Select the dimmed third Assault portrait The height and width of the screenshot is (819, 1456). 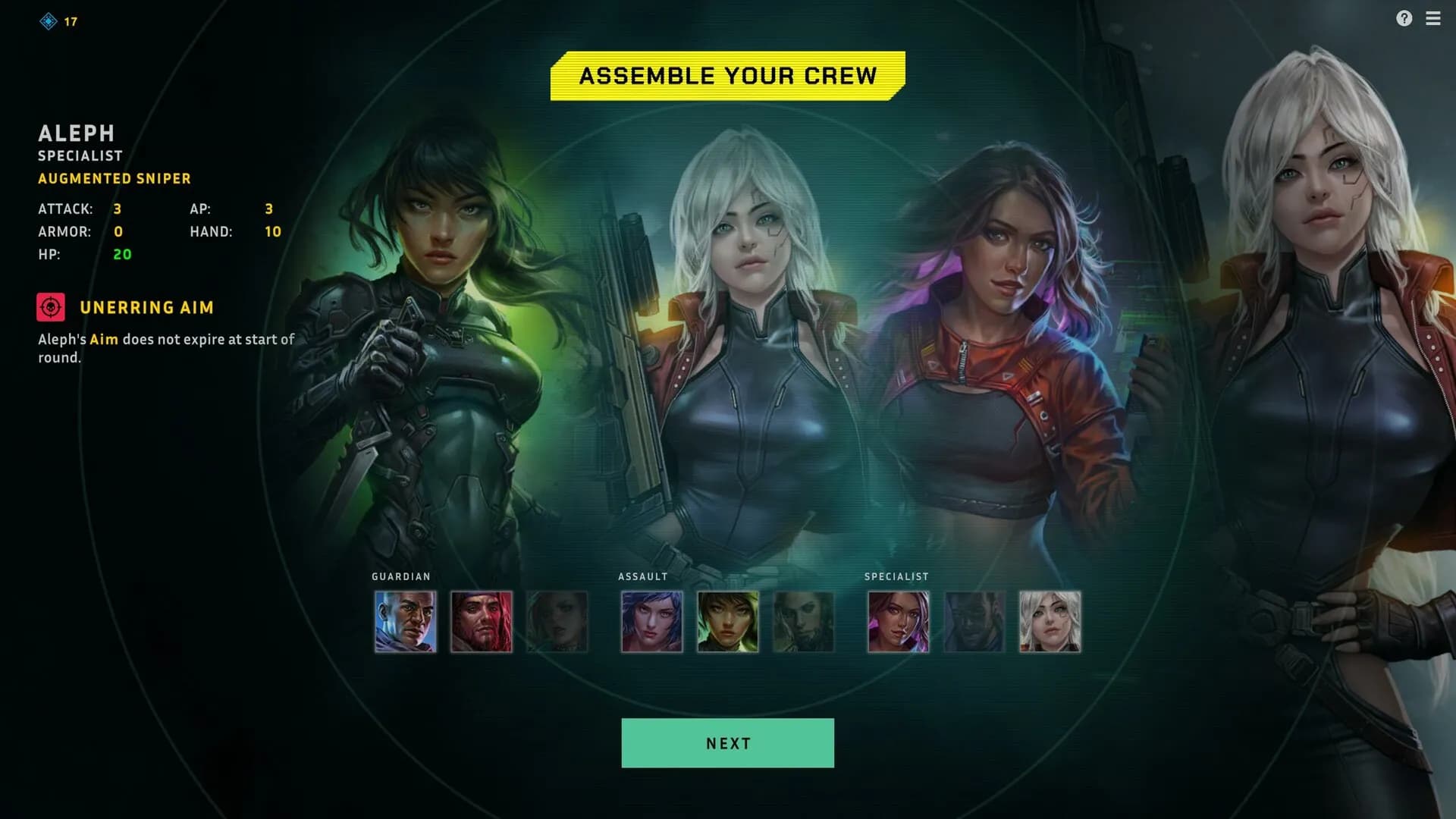803,621
